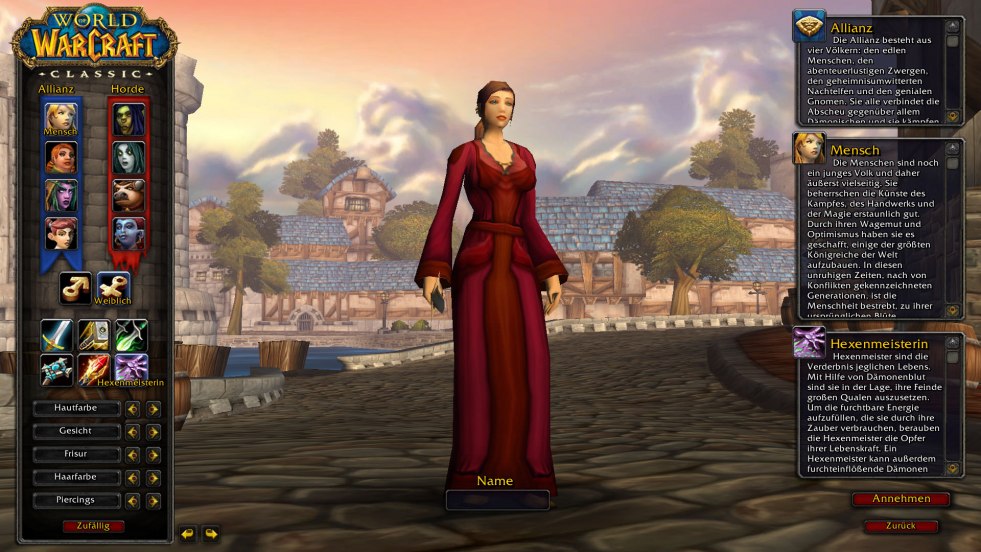Choose the Mage class red wand icon
The height and width of the screenshot is (552, 981).
pyautogui.click(x=94, y=369)
